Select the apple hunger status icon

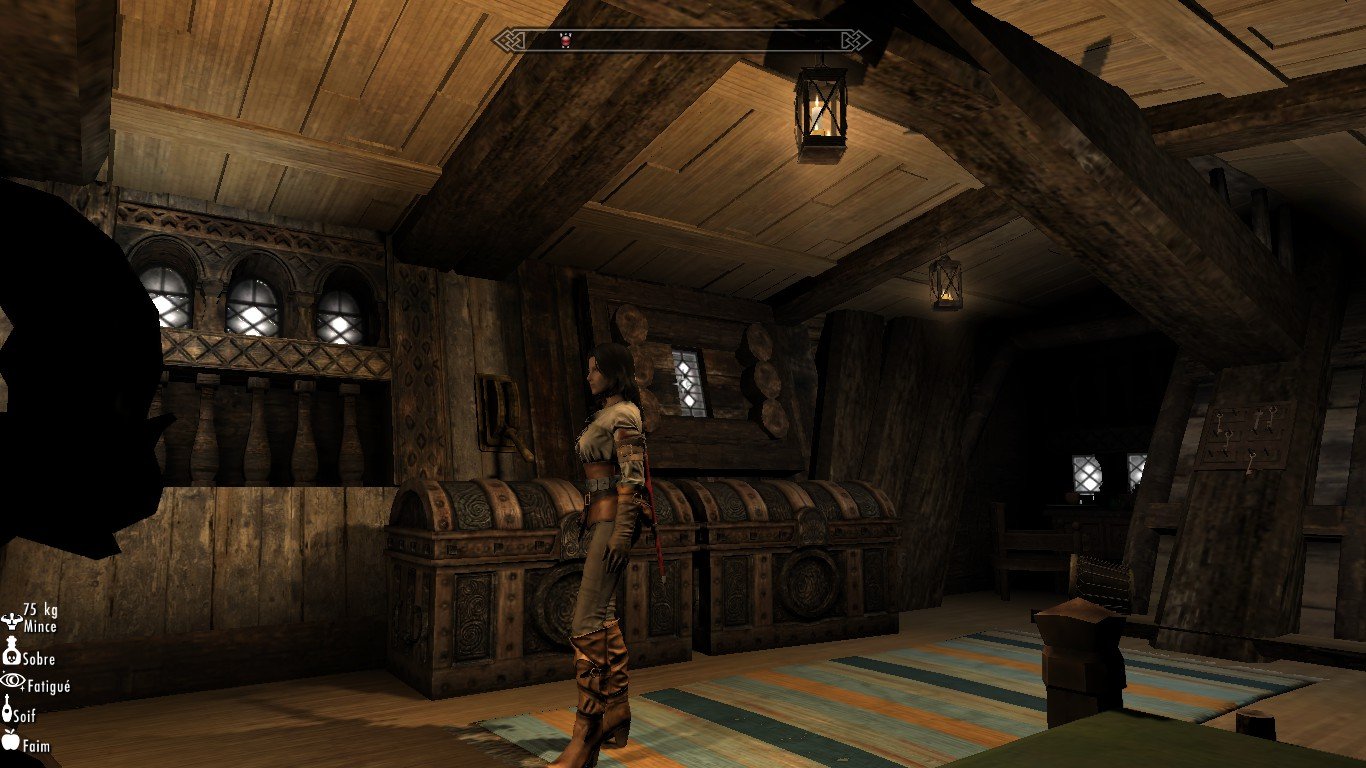tap(11, 741)
